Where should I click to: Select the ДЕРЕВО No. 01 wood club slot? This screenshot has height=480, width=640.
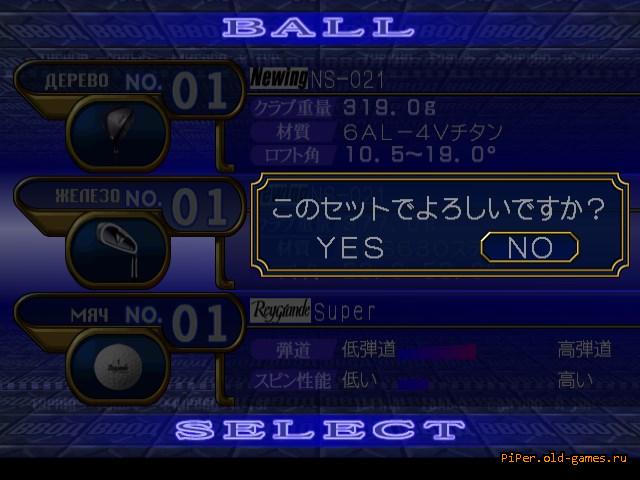pyautogui.click(x=130, y=88)
